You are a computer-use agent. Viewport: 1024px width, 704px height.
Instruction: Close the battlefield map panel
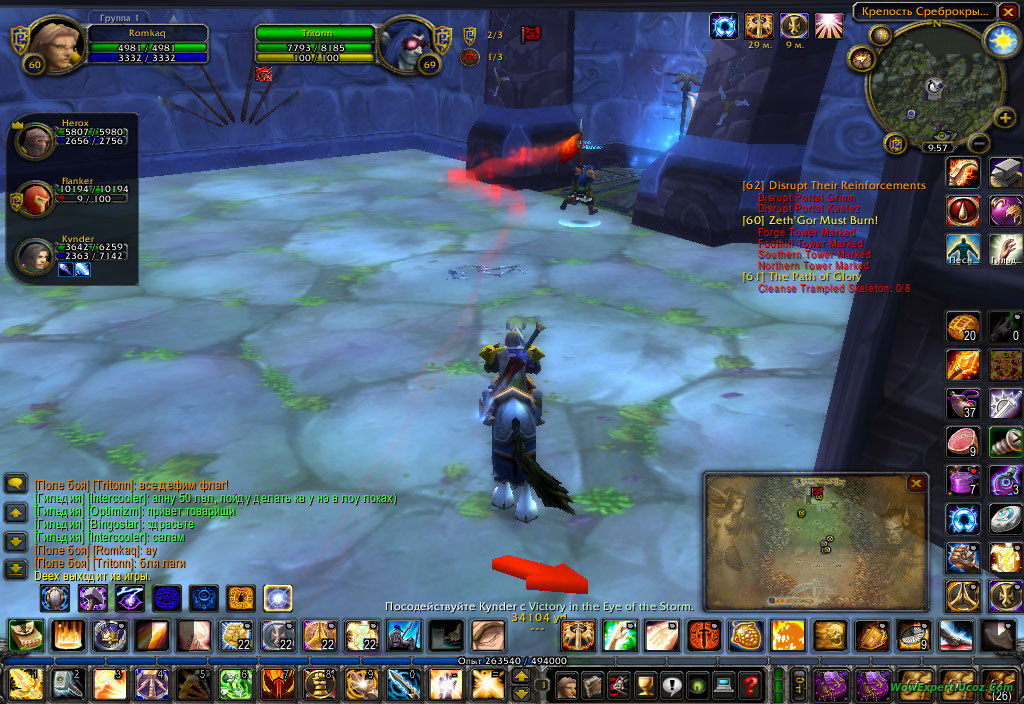[916, 483]
